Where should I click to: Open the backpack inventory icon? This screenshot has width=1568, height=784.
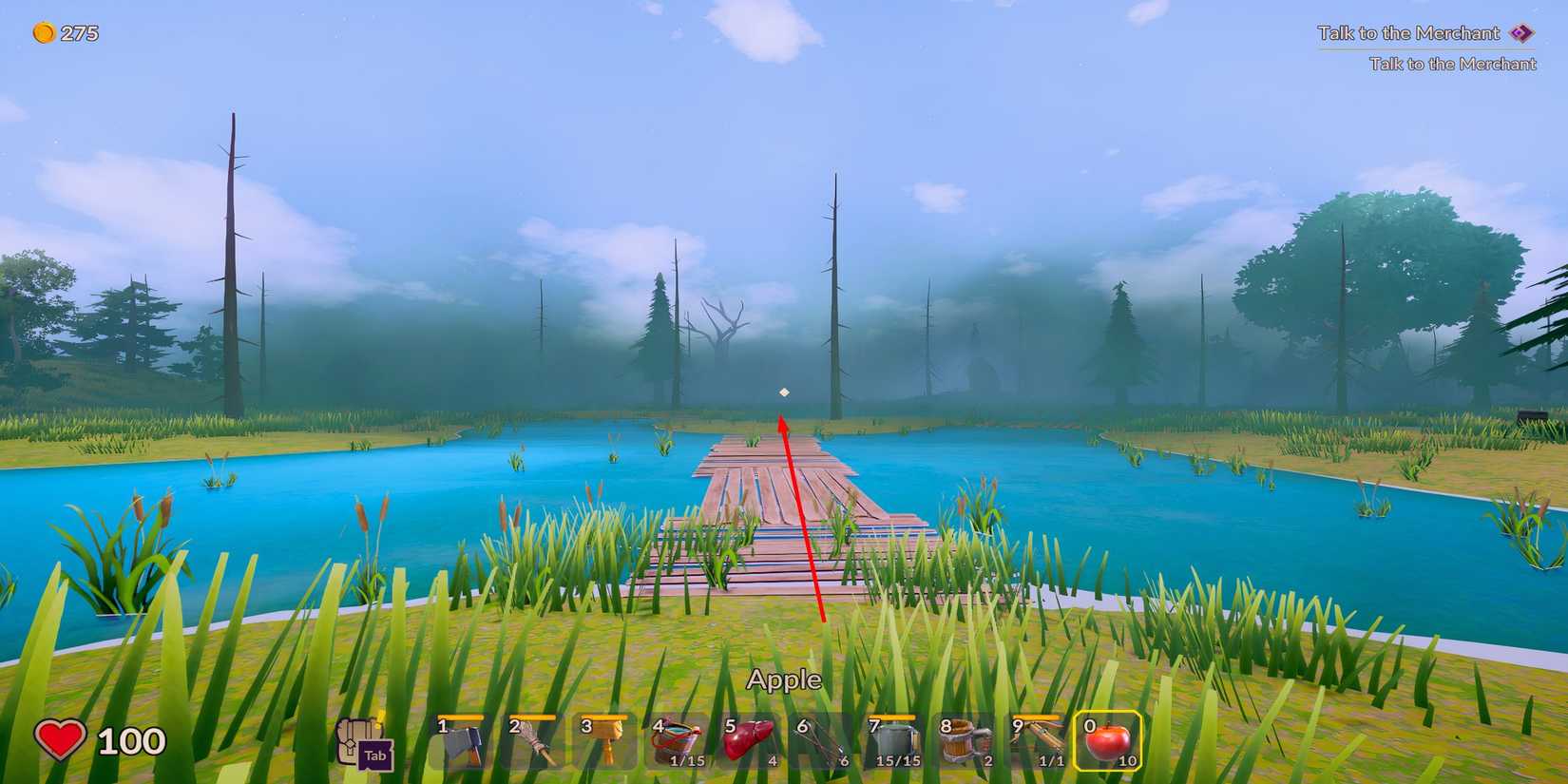coord(355,733)
